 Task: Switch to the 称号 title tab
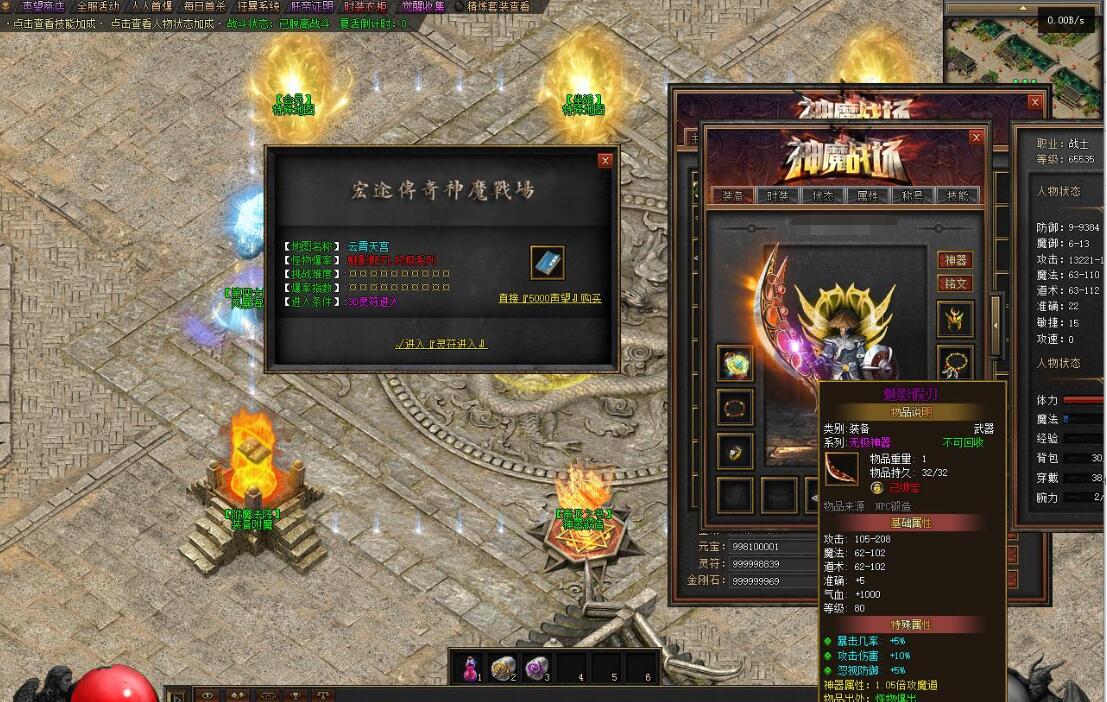pos(912,196)
